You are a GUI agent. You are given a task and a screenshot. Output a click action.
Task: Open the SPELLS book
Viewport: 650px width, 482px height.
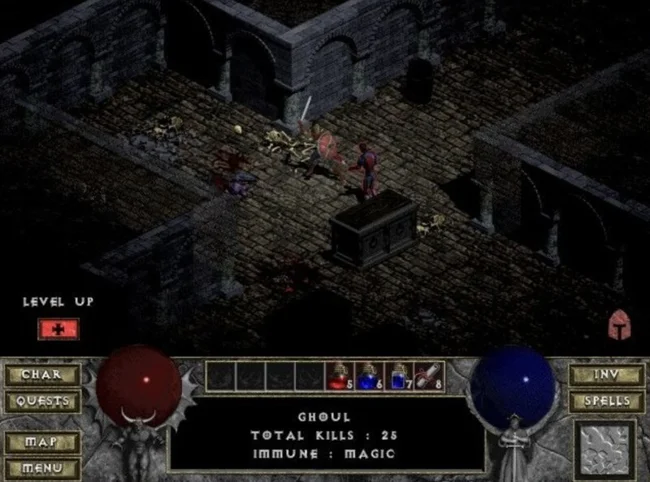click(x=606, y=401)
